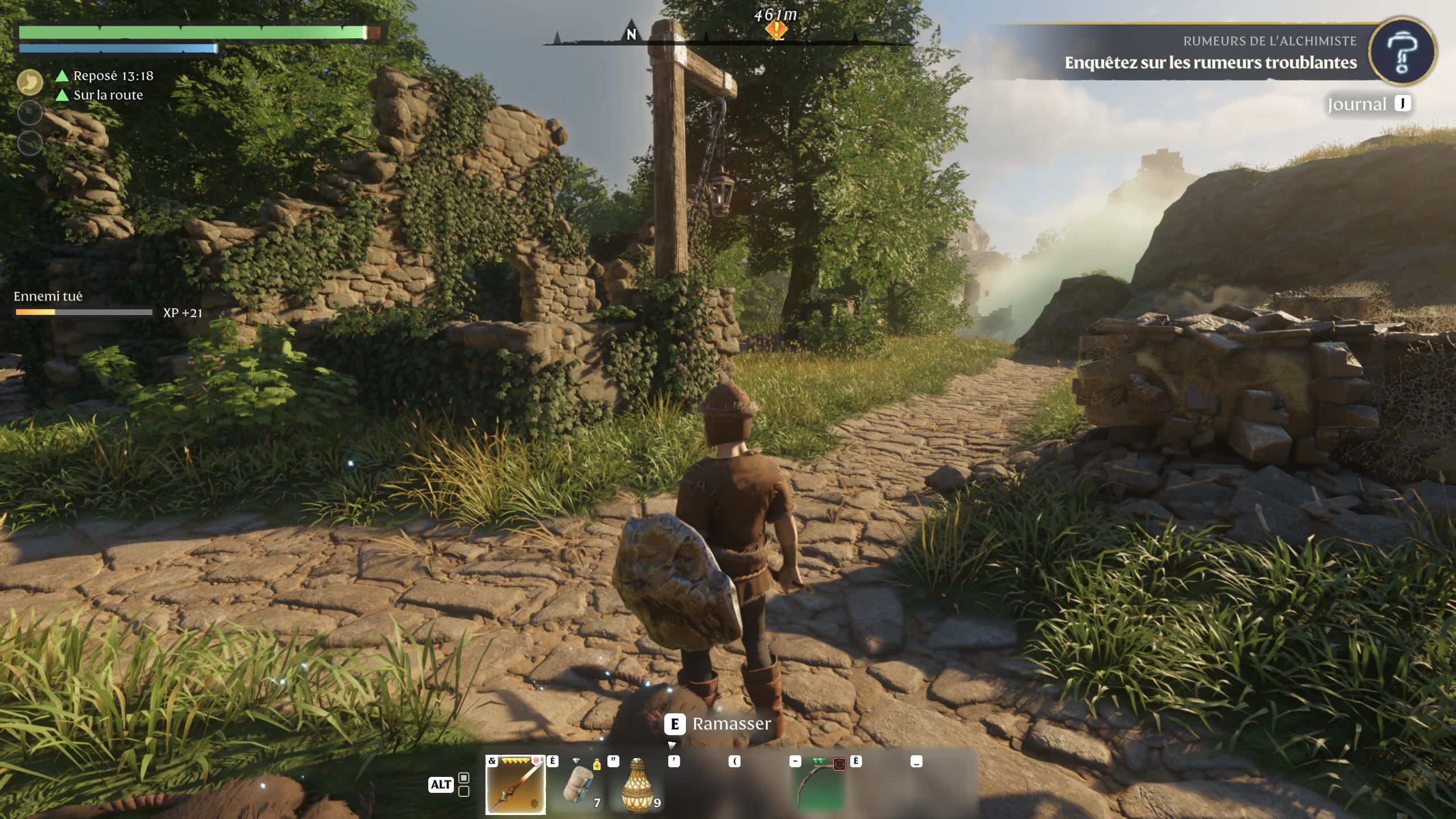Image resolution: width=1456 pixels, height=819 pixels.
Task: Click the Sur la route buff entry
Action: tap(107, 95)
